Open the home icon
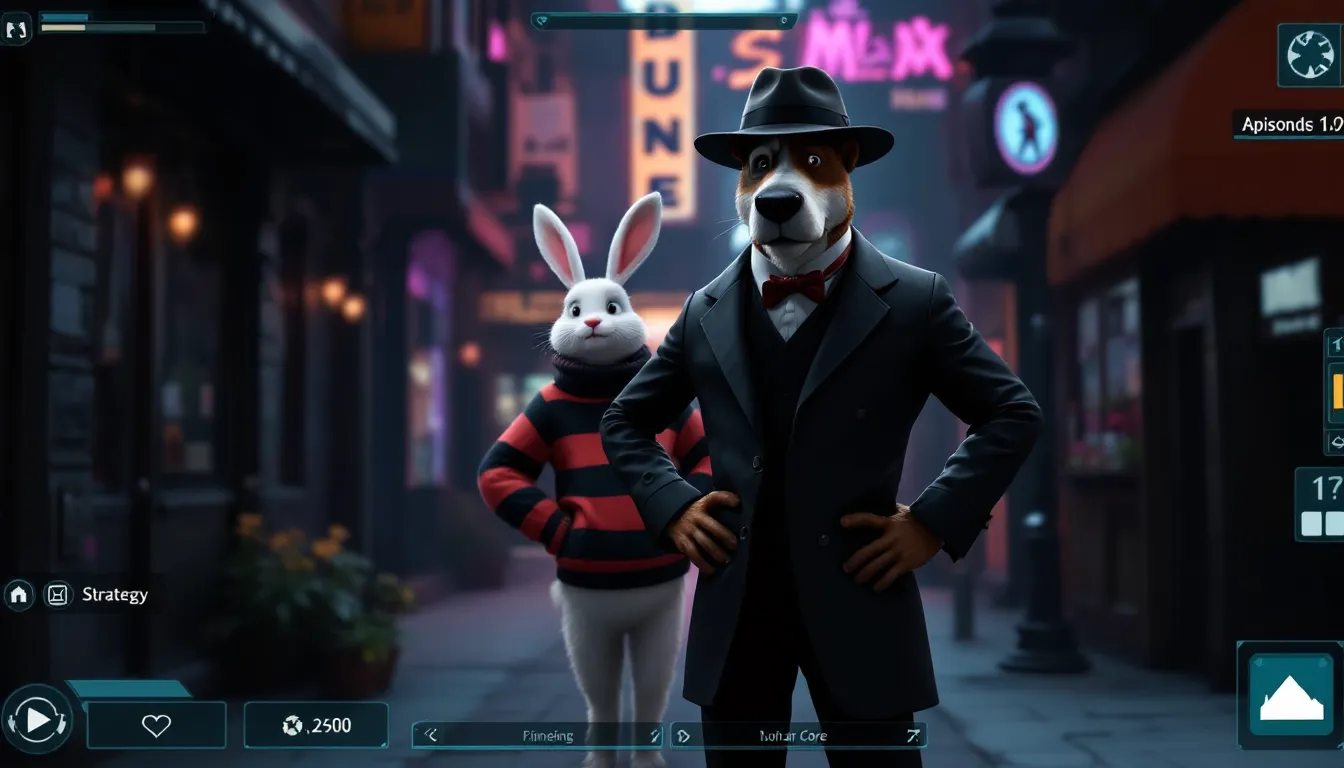This screenshot has height=768, width=1344. coord(18,595)
